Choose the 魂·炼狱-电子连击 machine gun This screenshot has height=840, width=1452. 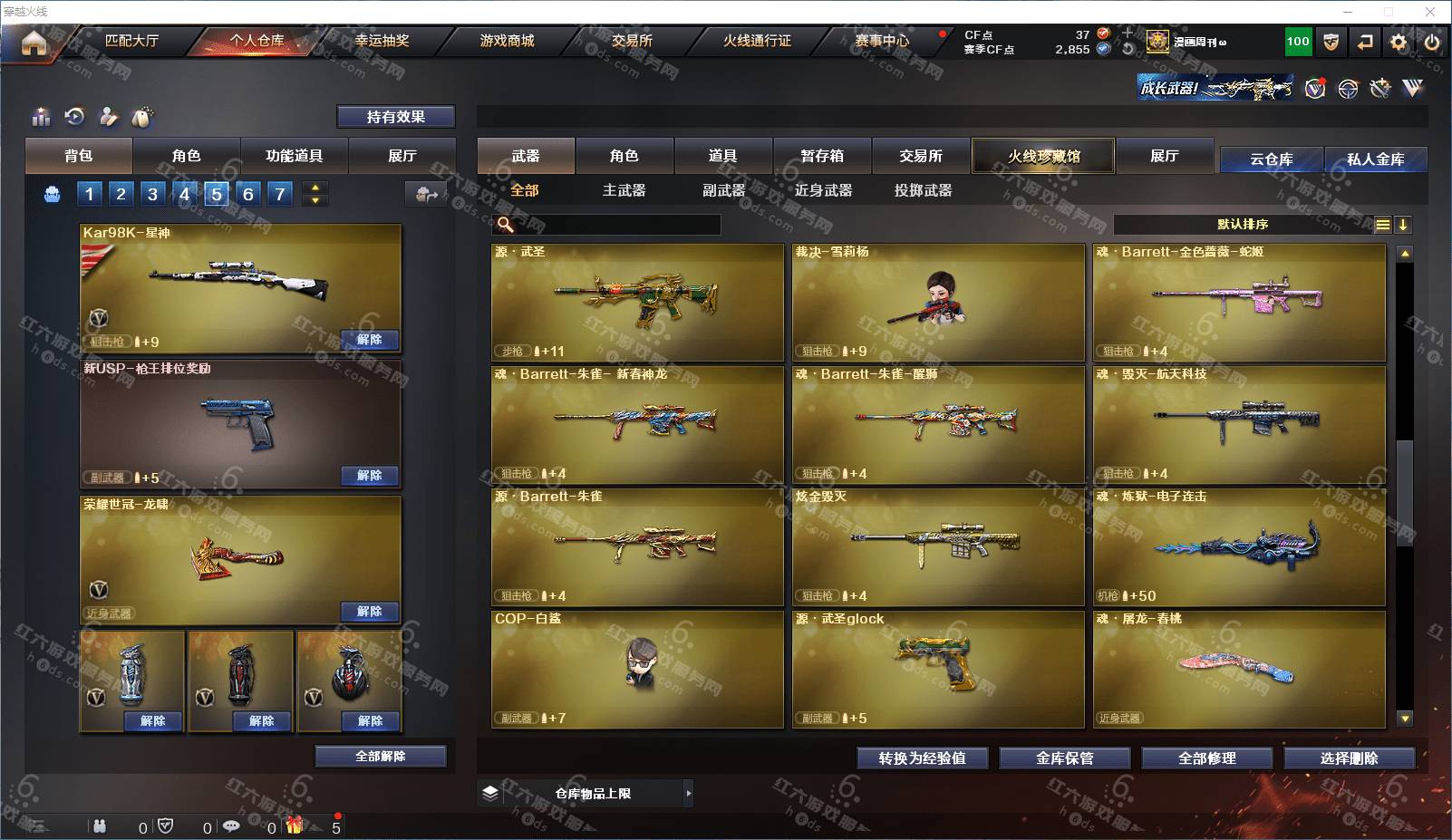coord(1239,546)
